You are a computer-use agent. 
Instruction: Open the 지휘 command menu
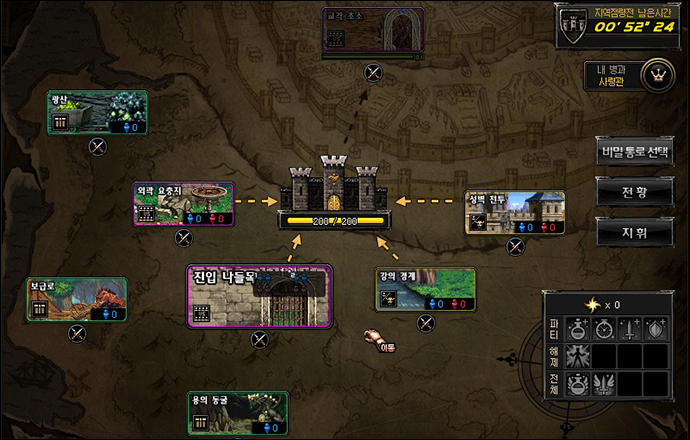click(634, 230)
